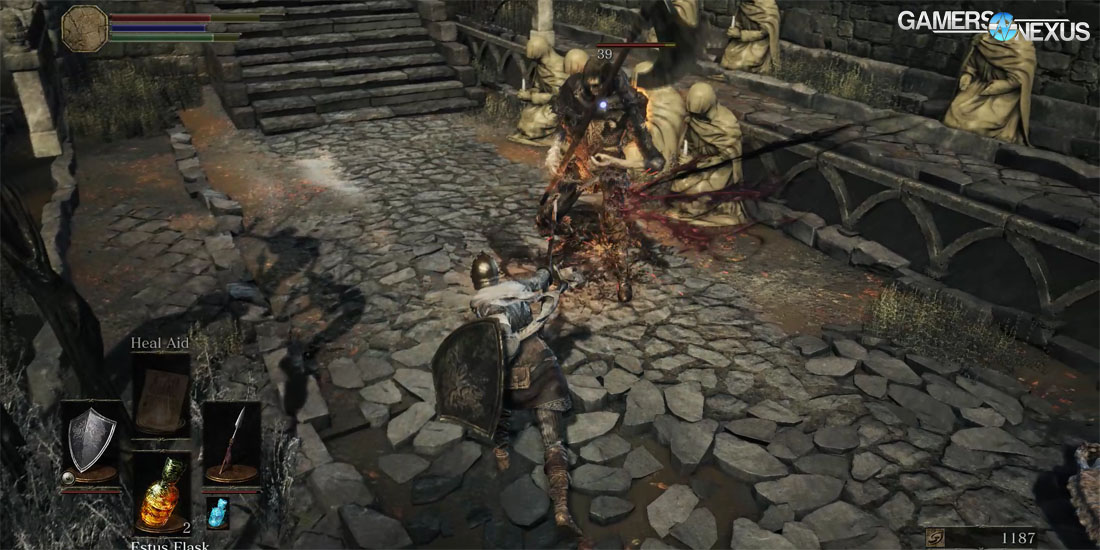Screen dimensions: 1100x550
Task: Click the small blue flask icon
Action: click(217, 512)
